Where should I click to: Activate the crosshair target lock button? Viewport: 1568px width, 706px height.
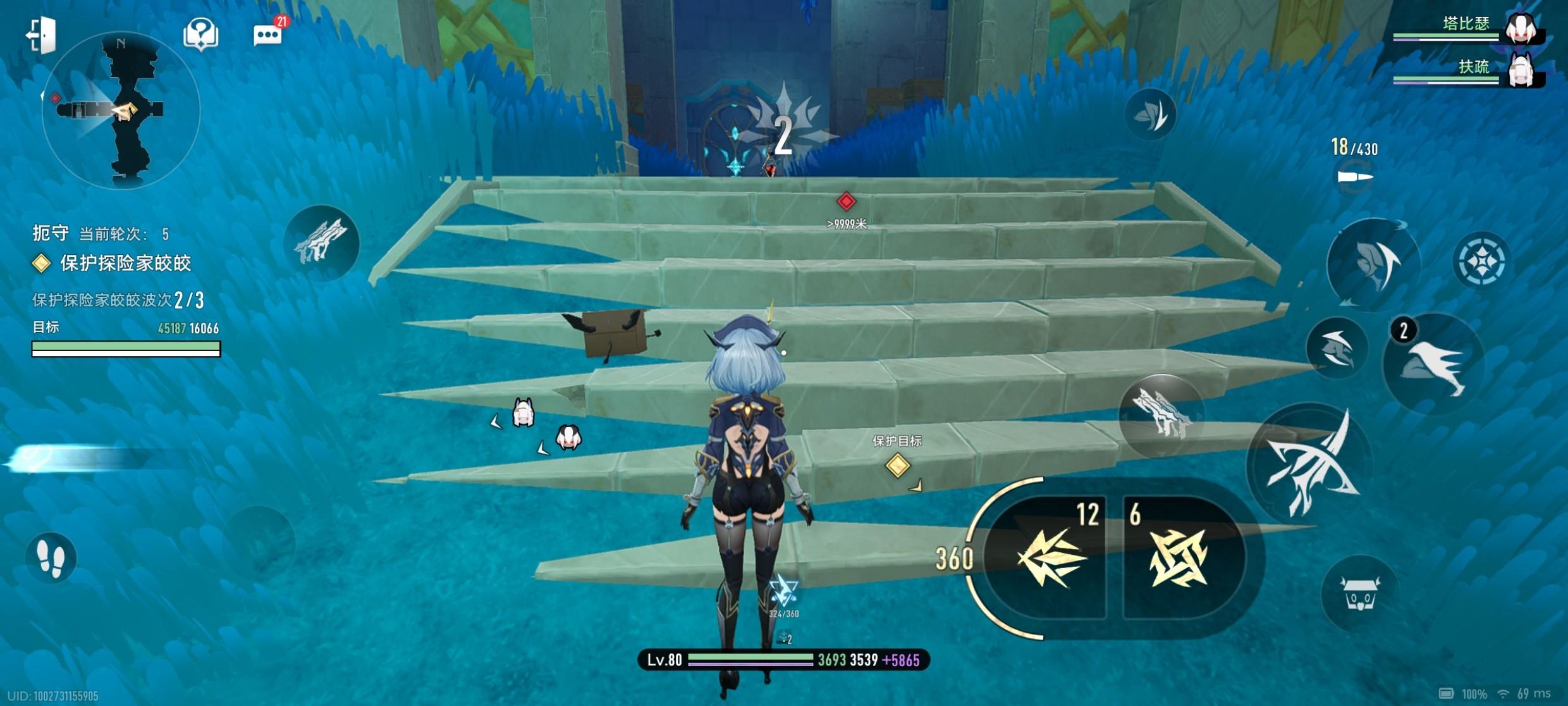[1481, 261]
